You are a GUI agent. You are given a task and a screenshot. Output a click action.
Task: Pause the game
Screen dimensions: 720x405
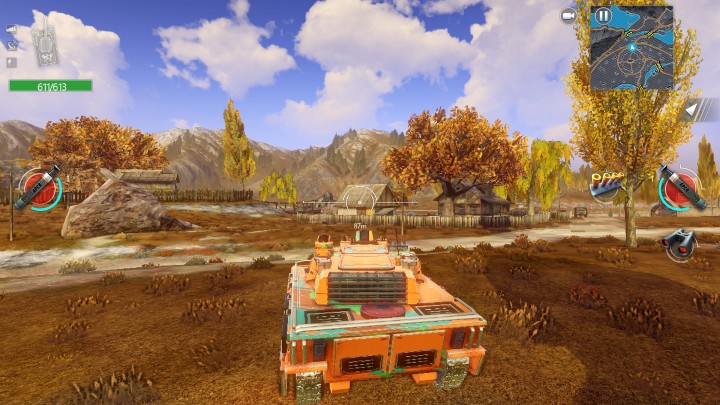602,16
